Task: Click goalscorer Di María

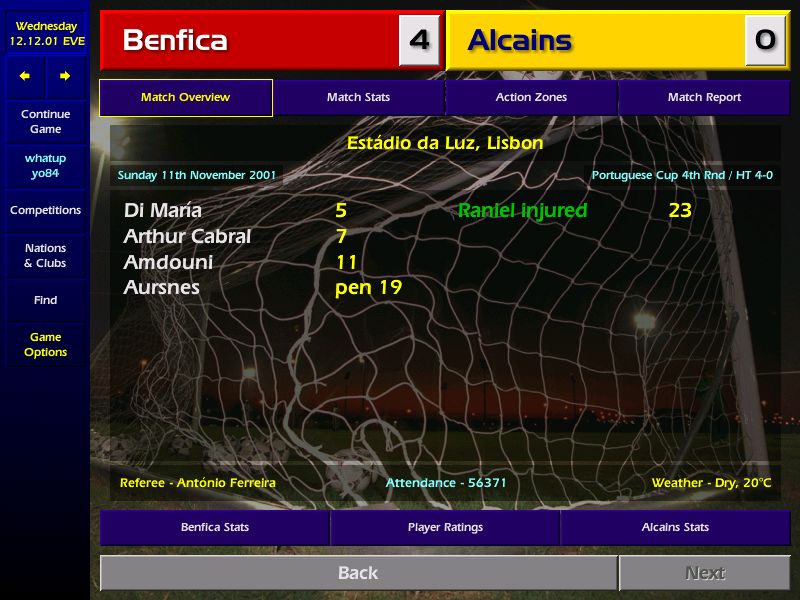Action: (x=163, y=211)
